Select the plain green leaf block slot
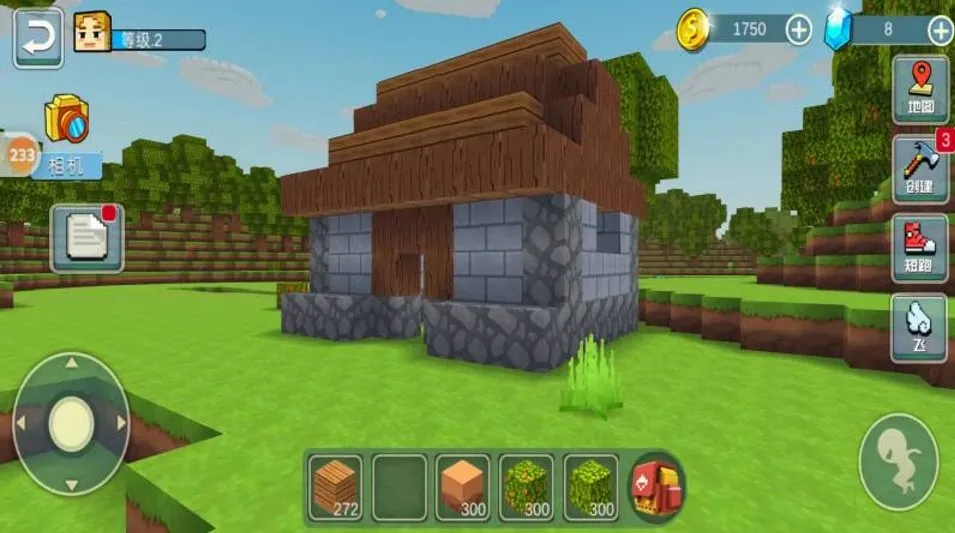Screen dimensions: 955x533 pyautogui.click(x=591, y=488)
